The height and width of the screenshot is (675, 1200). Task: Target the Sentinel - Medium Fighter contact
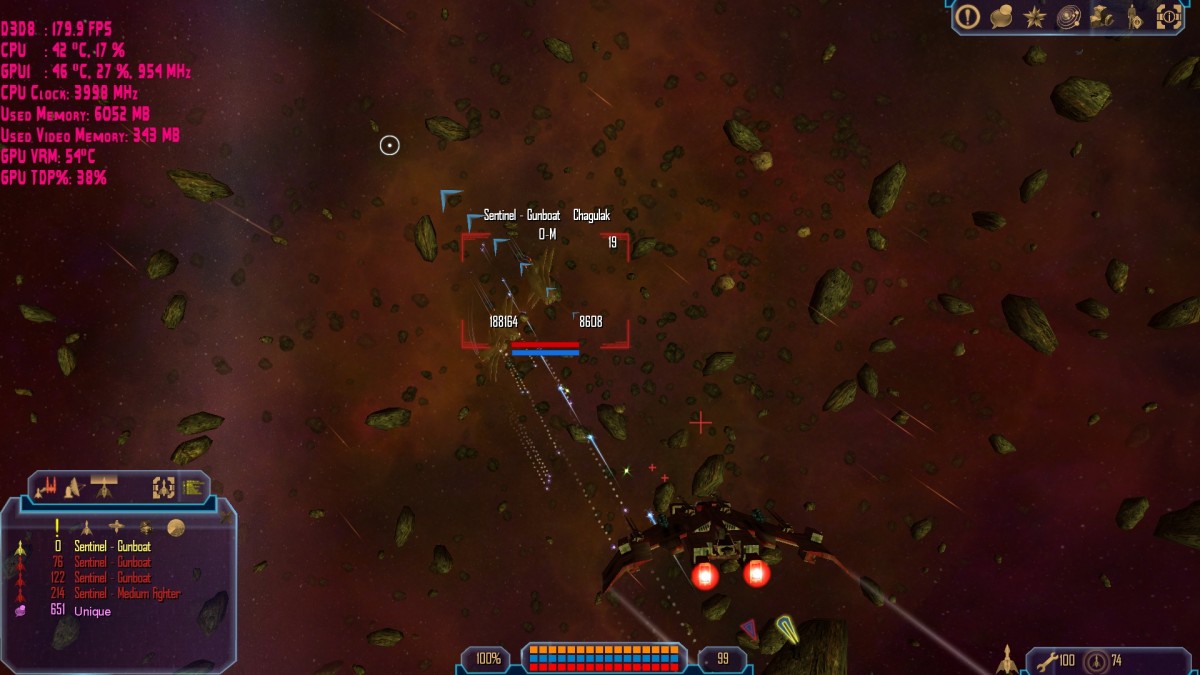point(126,594)
